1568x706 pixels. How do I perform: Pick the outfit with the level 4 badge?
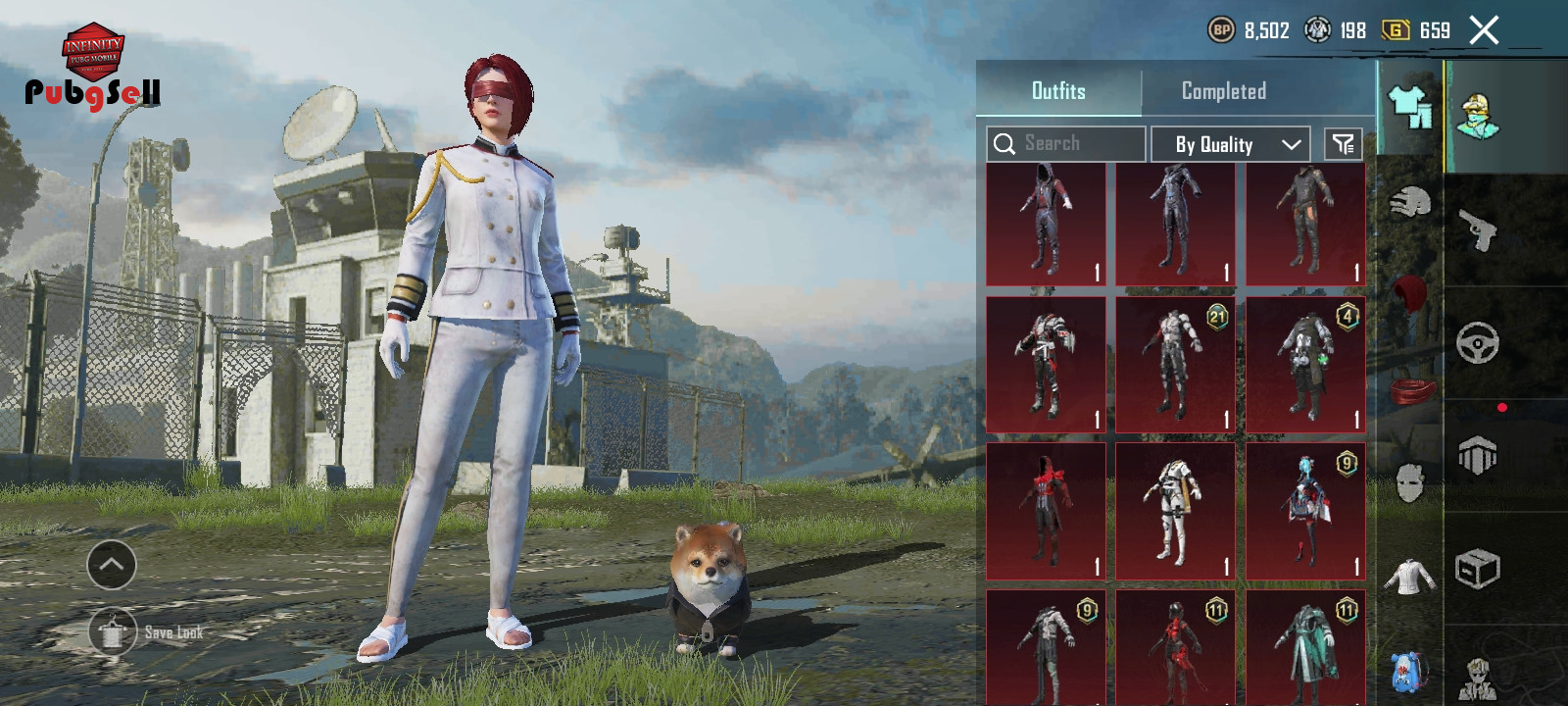[x=1305, y=365]
